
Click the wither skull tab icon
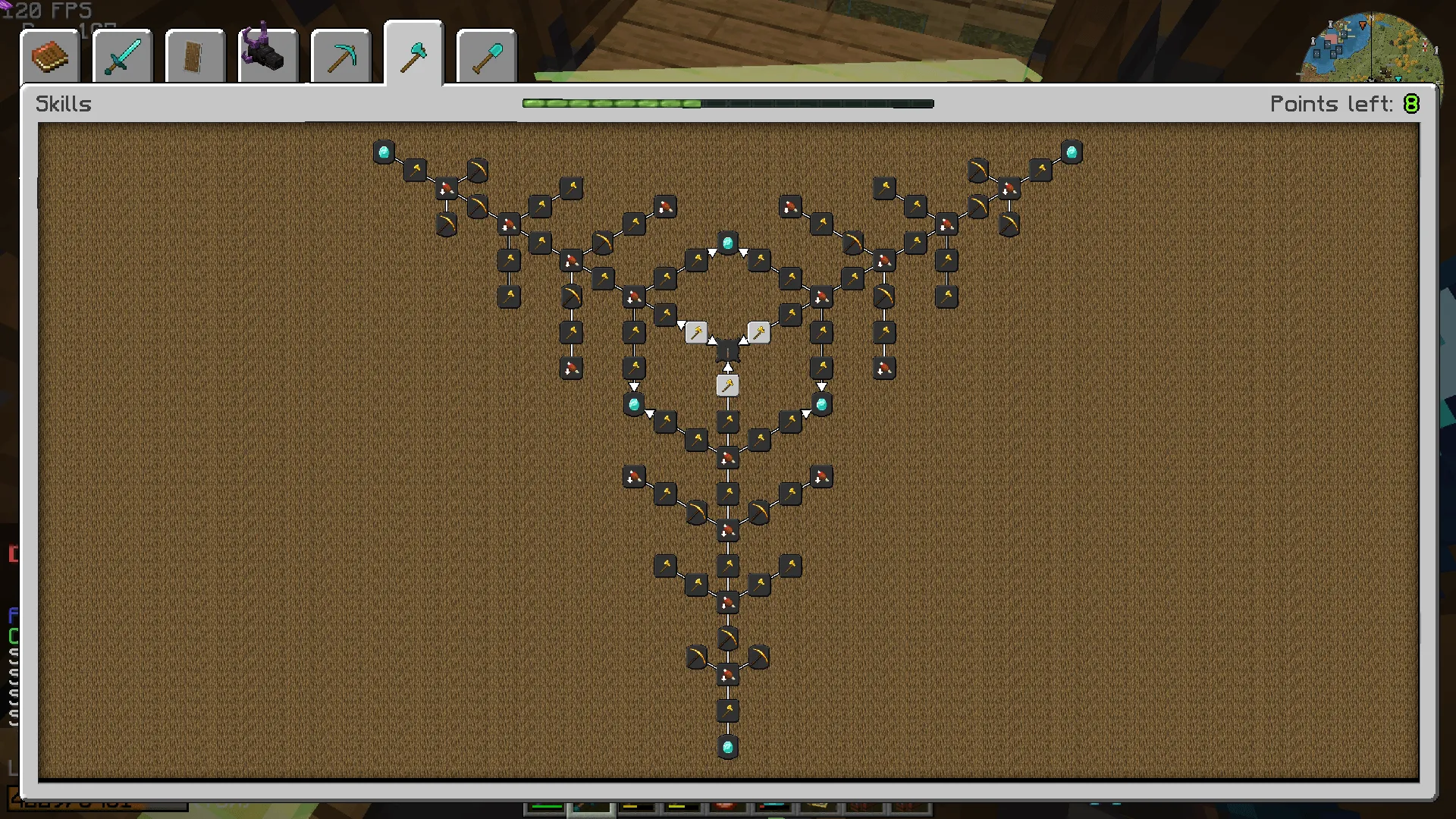coord(267,55)
